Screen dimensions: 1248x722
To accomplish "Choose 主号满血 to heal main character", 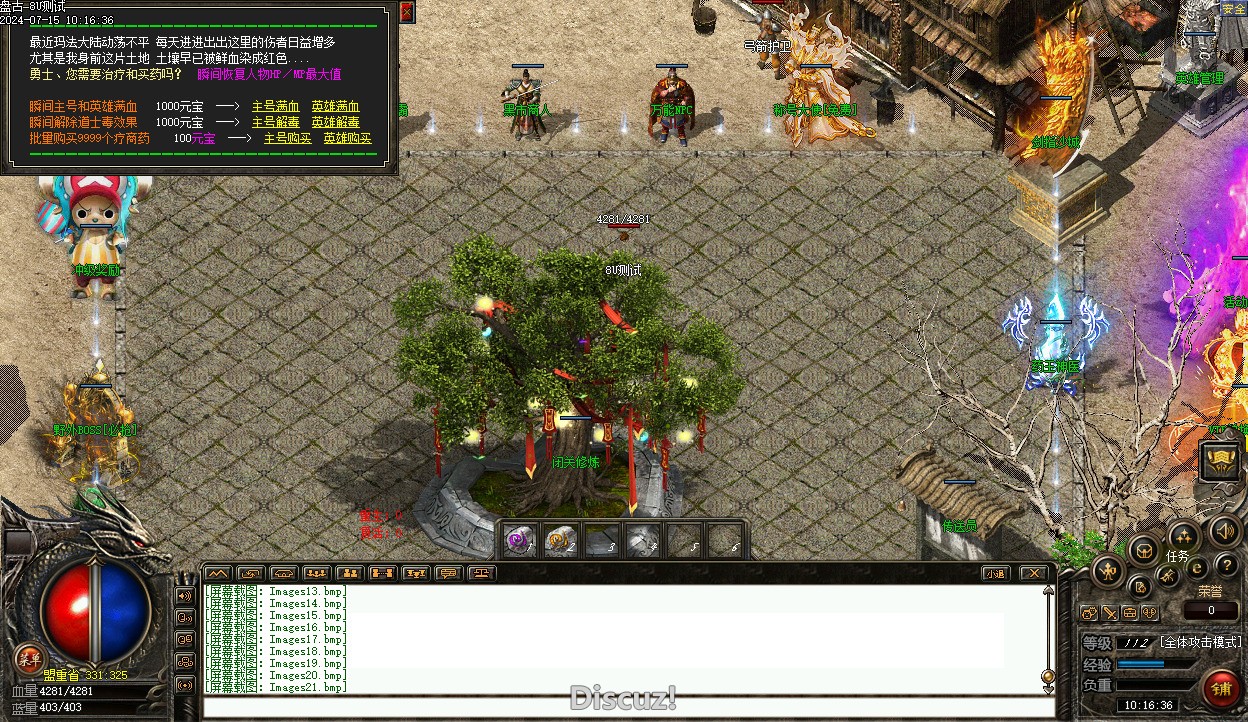I will coord(275,107).
